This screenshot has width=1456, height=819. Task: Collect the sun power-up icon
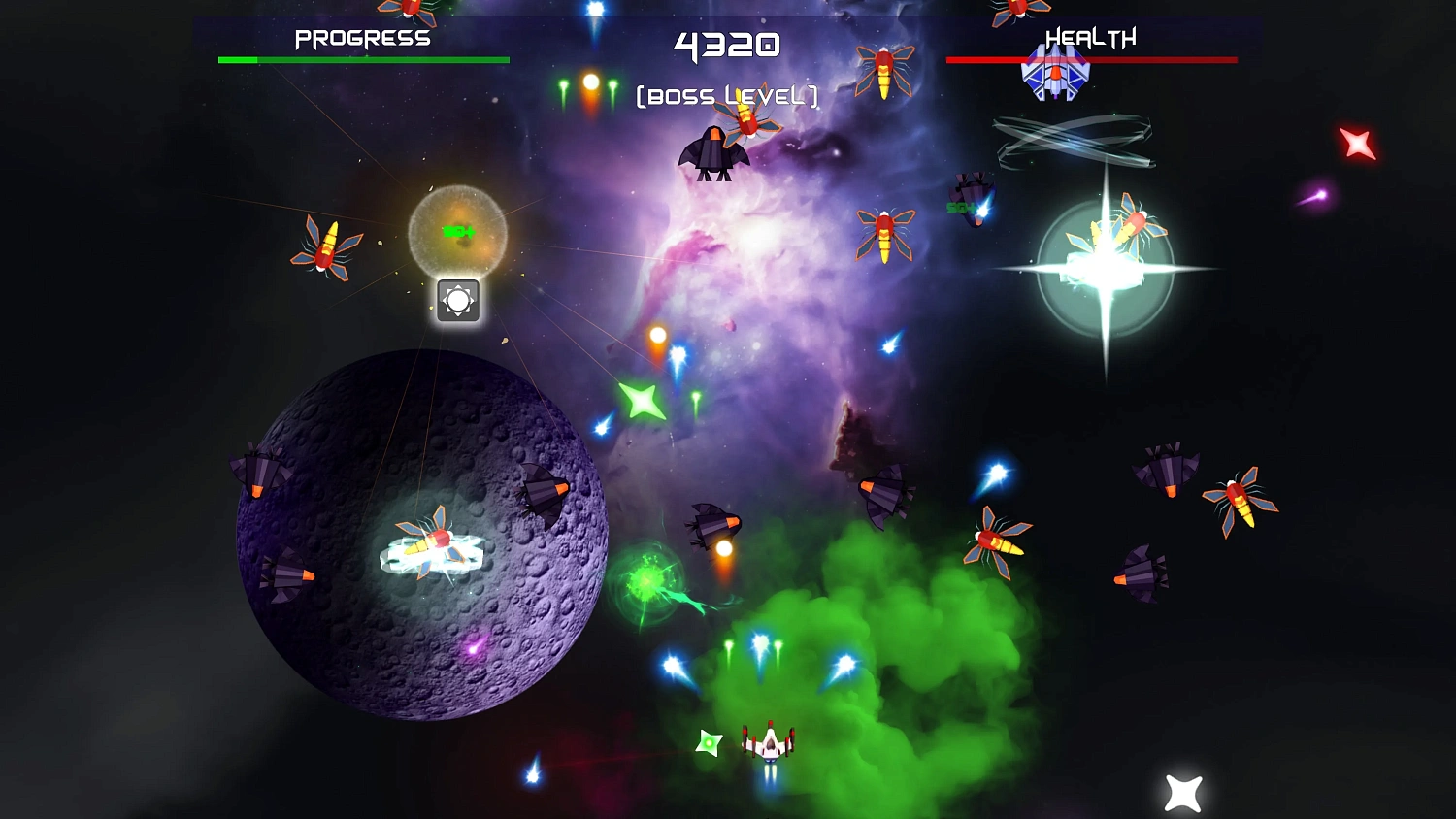coord(456,300)
